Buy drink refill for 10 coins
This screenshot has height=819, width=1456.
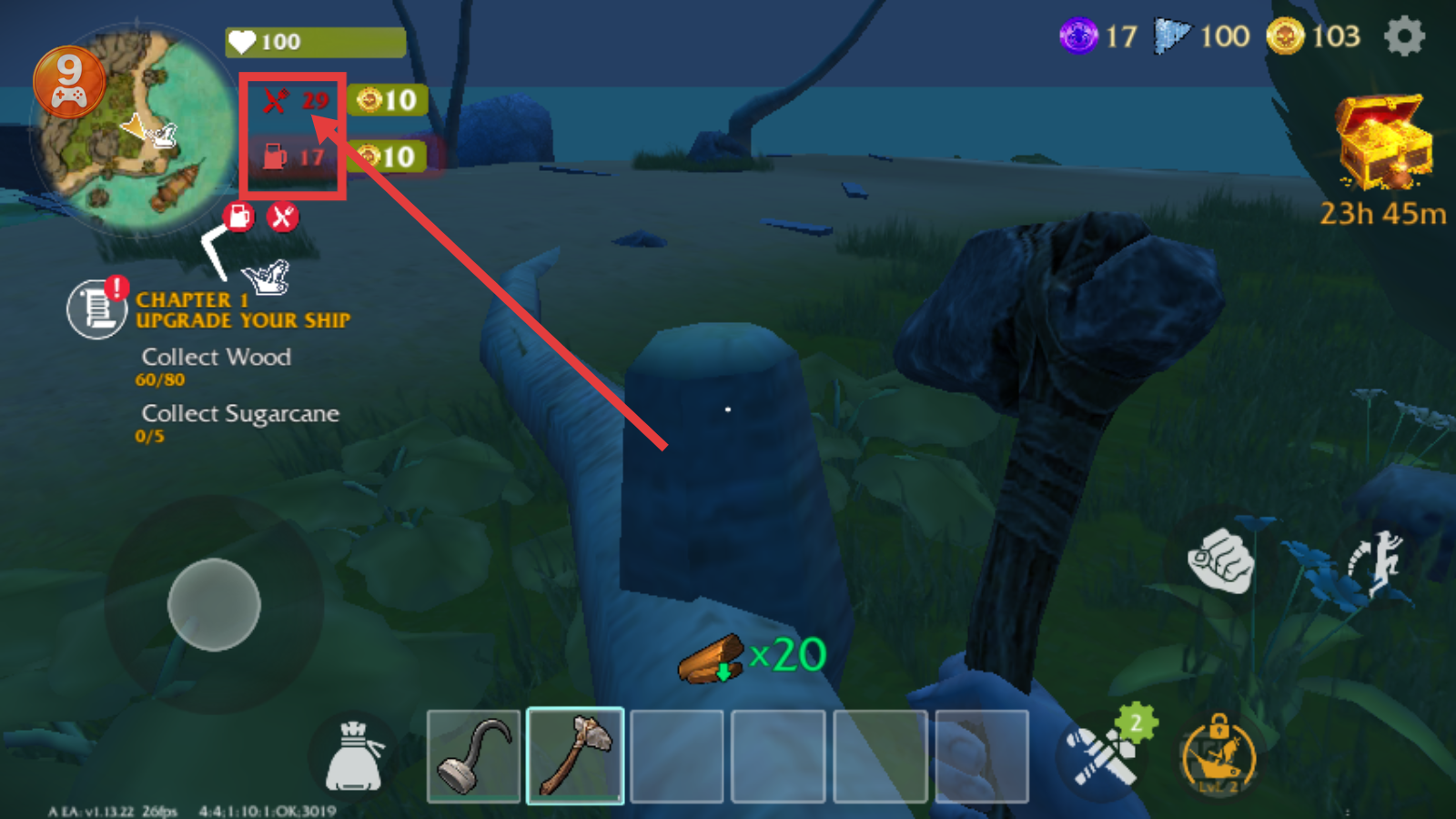tap(387, 157)
